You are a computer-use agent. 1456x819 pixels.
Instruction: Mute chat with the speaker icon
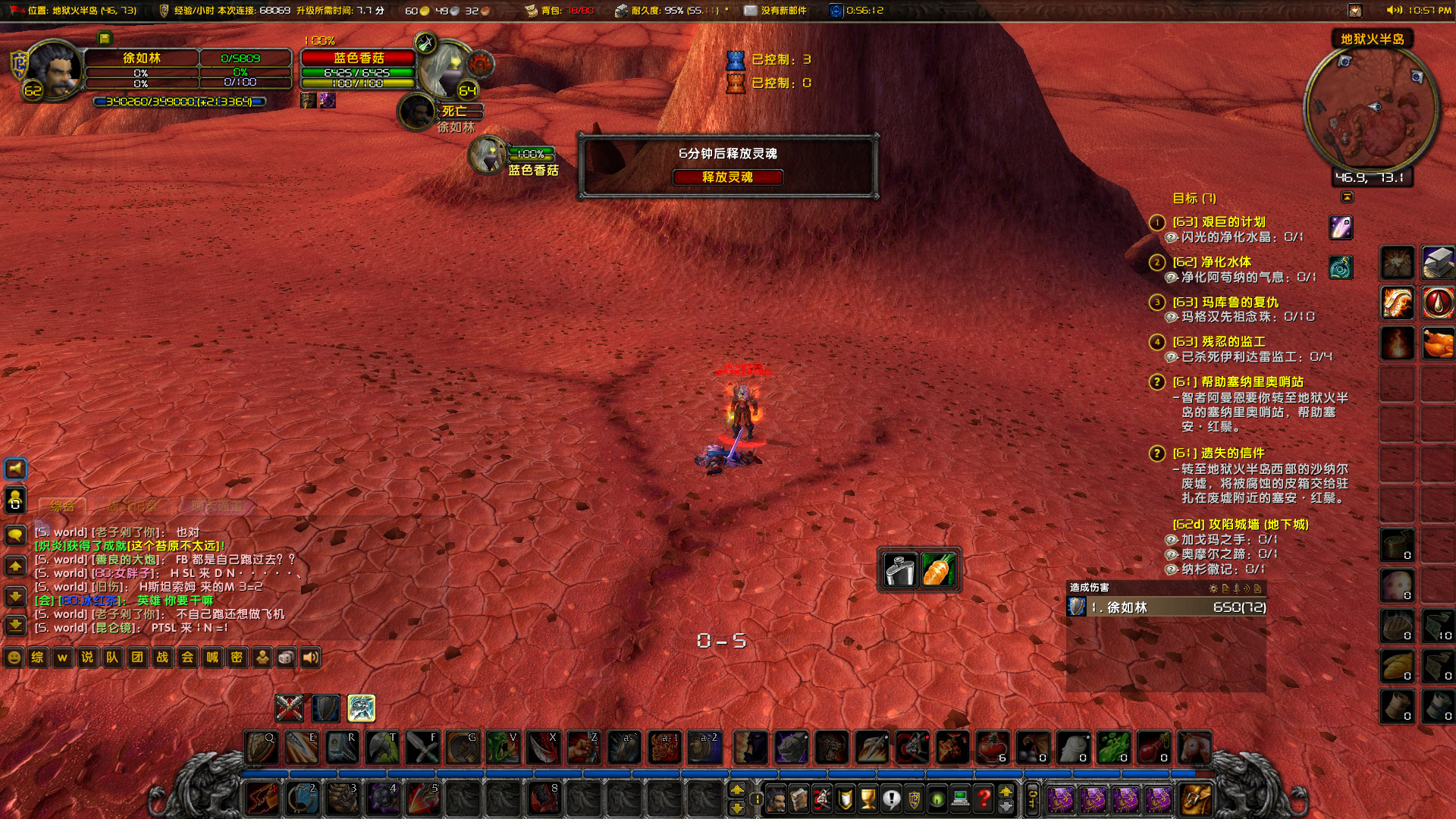(310, 658)
